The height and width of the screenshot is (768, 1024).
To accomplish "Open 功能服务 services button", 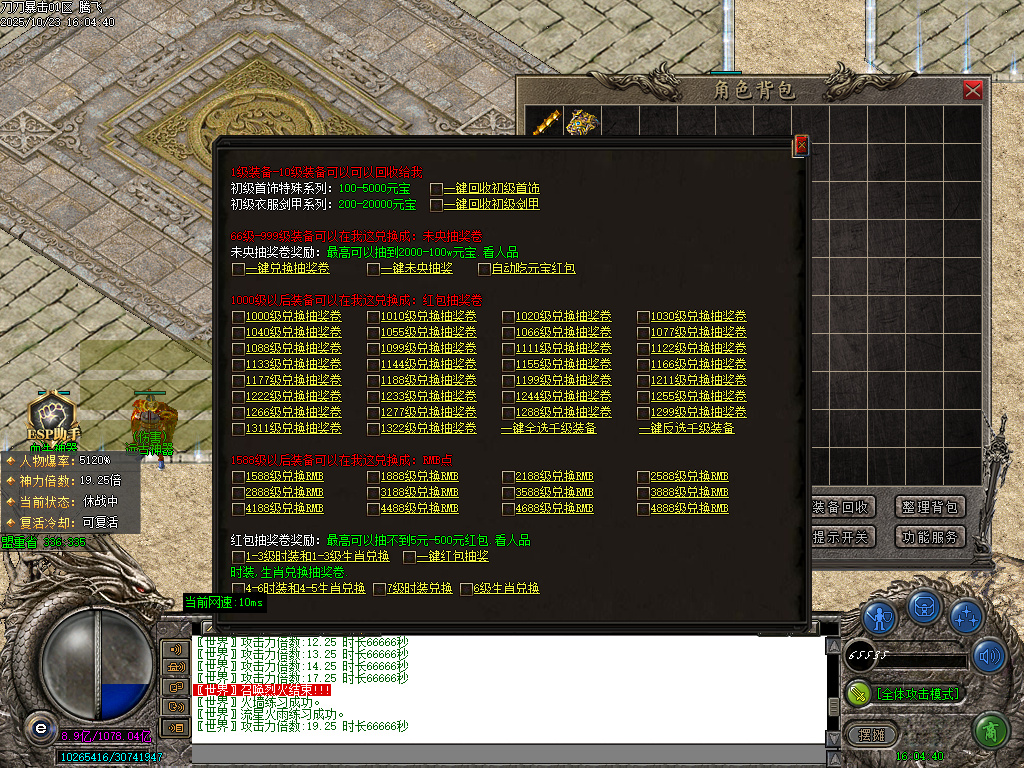I will [x=930, y=537].
